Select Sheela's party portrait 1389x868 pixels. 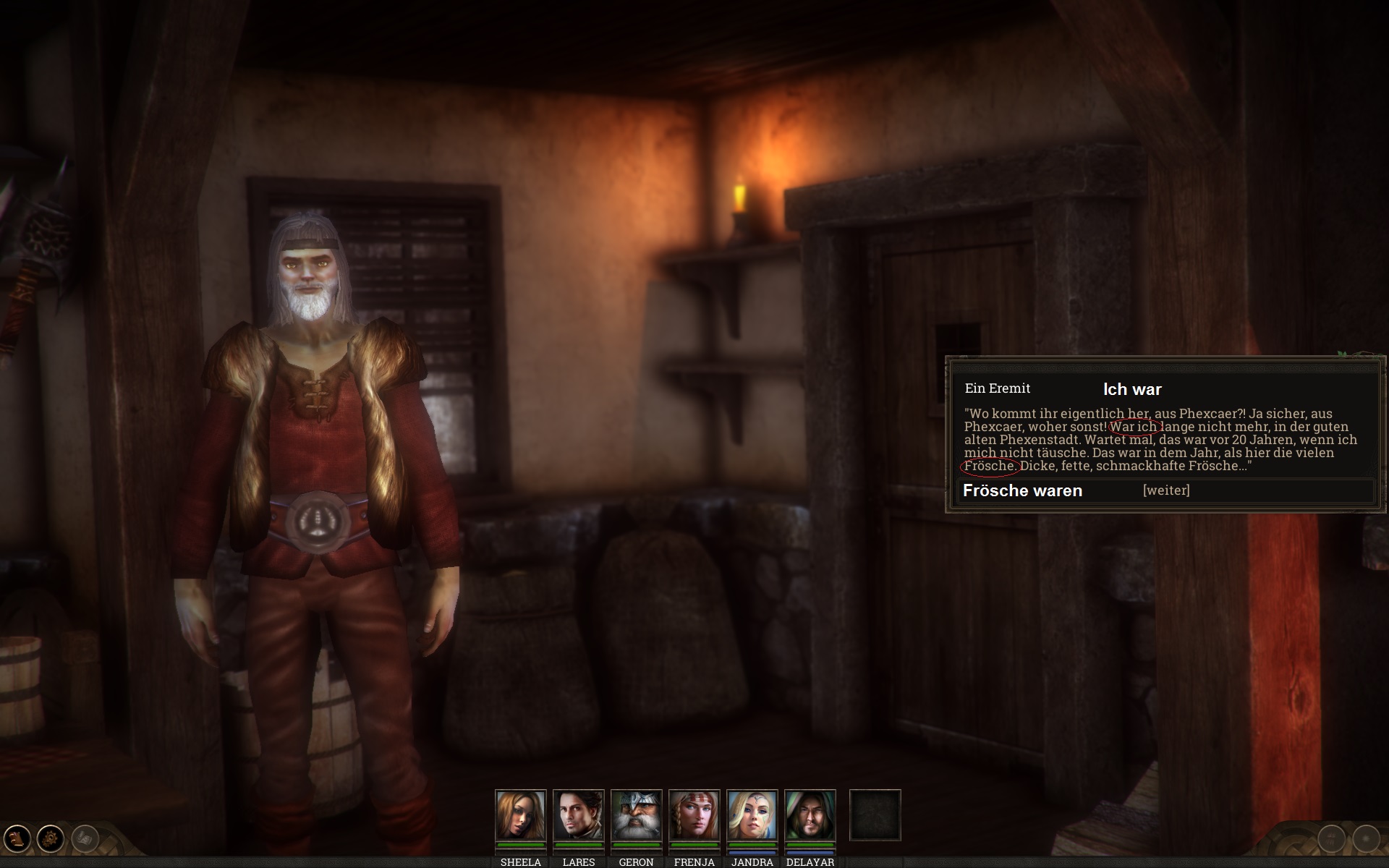pyautogui.click(x=520, y=814)
